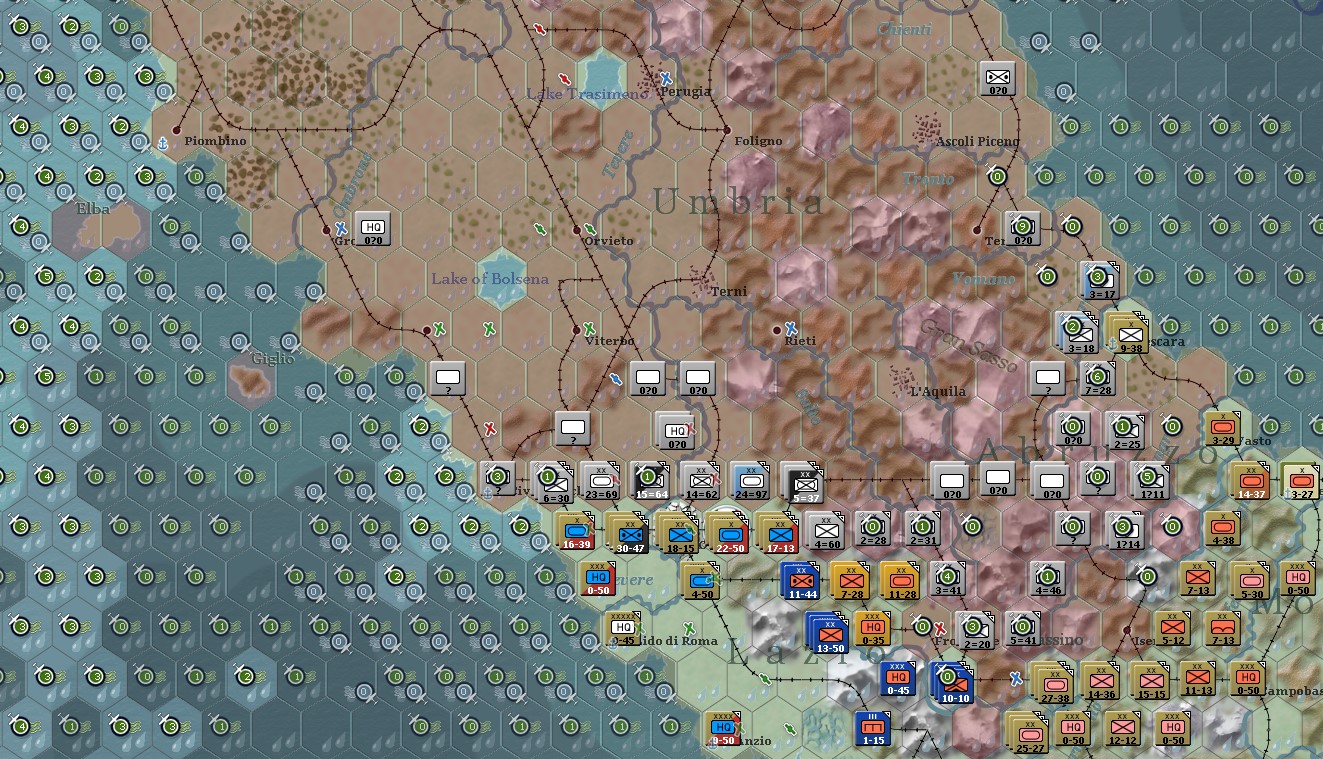This screenshot has height=759, width=1323.
Task: Click the anchor harbor marker at Piombino
Action: (163, 142)
